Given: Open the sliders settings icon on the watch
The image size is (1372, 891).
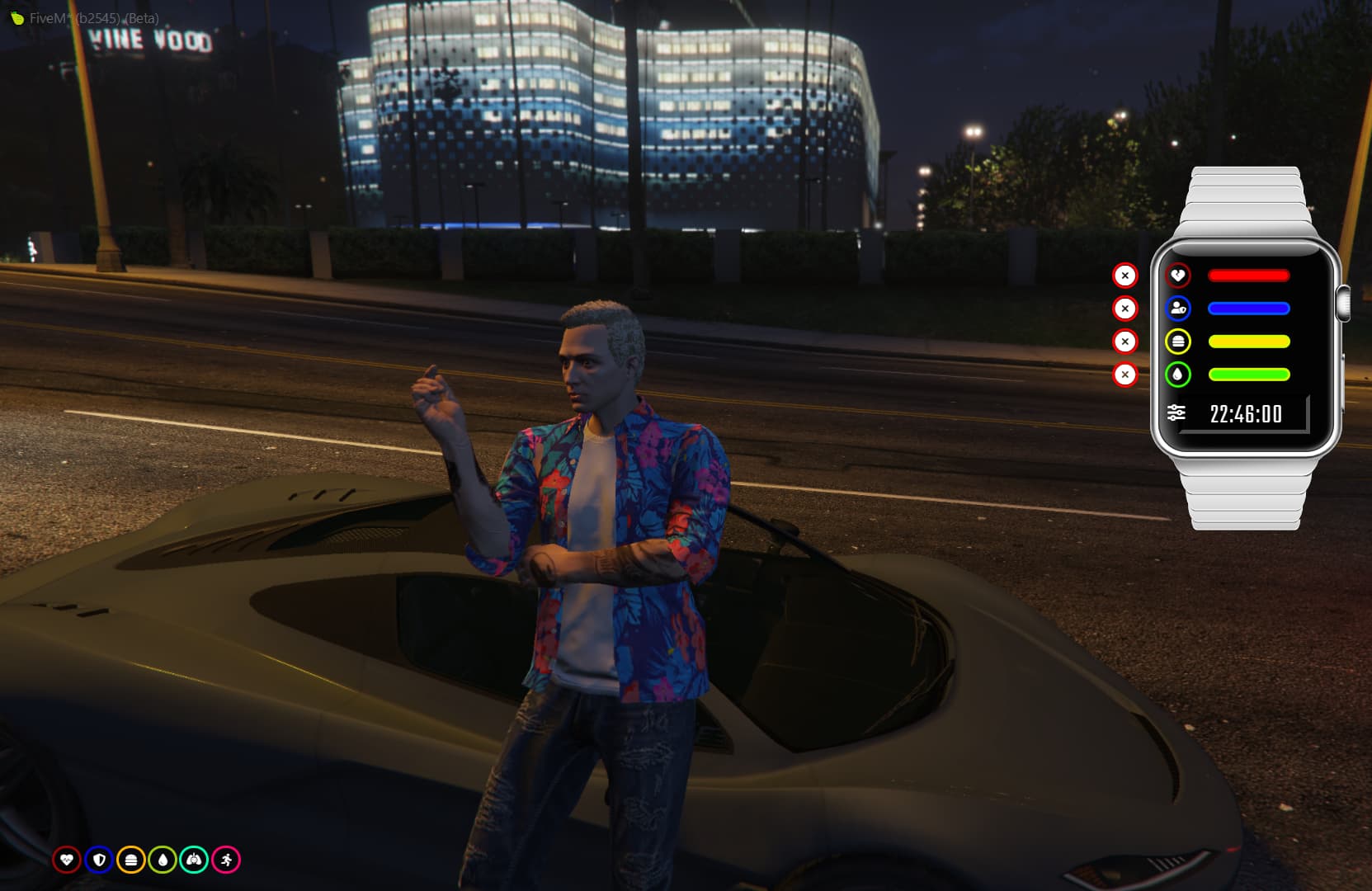Looking at the screenshot, I should click(1176, 412).
